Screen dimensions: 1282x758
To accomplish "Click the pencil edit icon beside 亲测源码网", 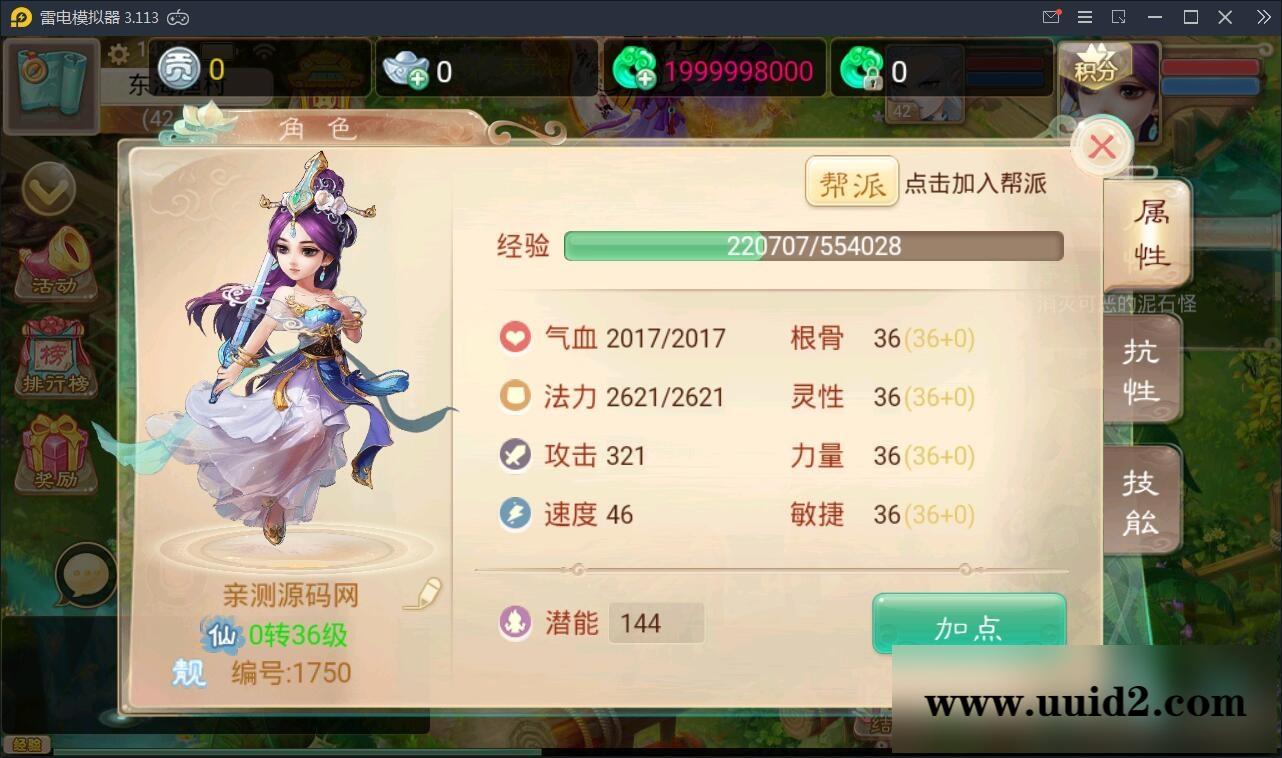I will coord(425,595).
